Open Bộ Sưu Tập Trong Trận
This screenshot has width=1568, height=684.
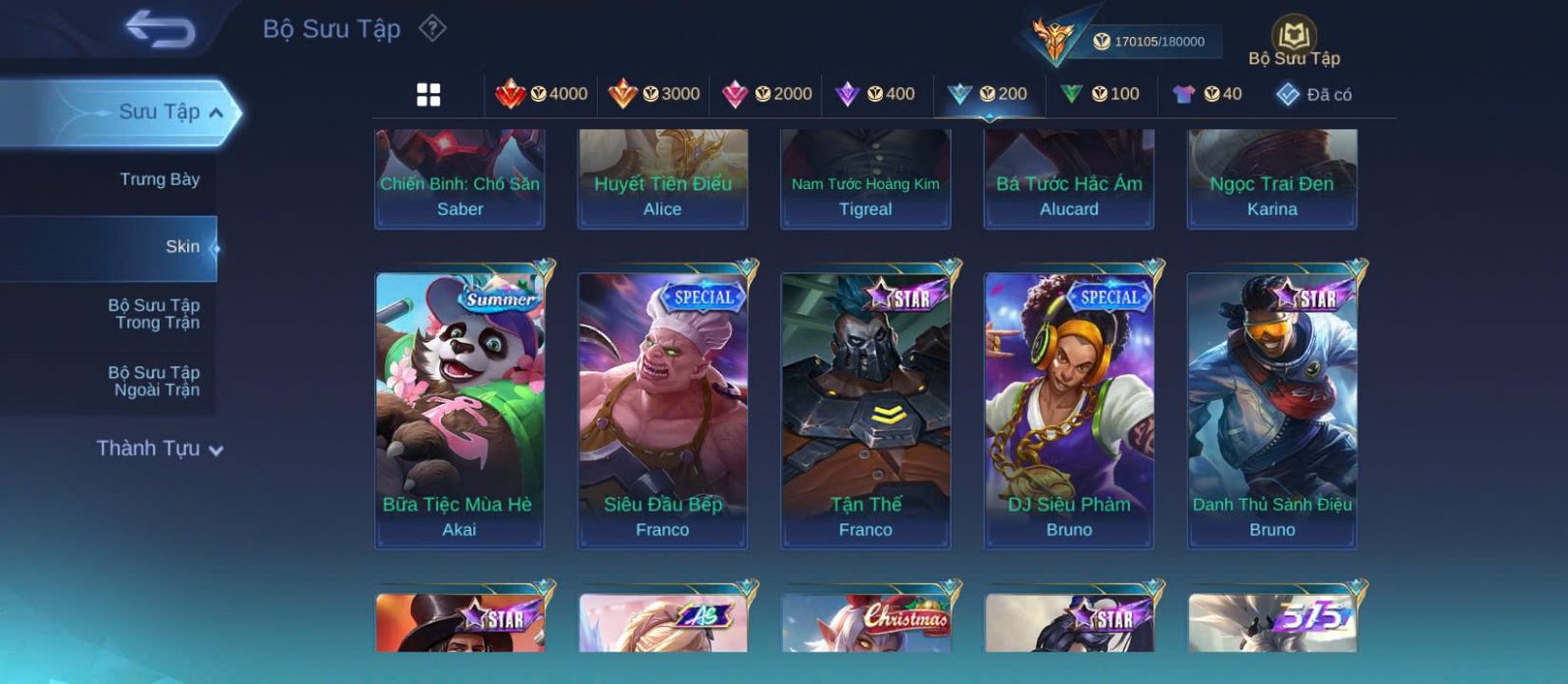(x=154, y=314)
